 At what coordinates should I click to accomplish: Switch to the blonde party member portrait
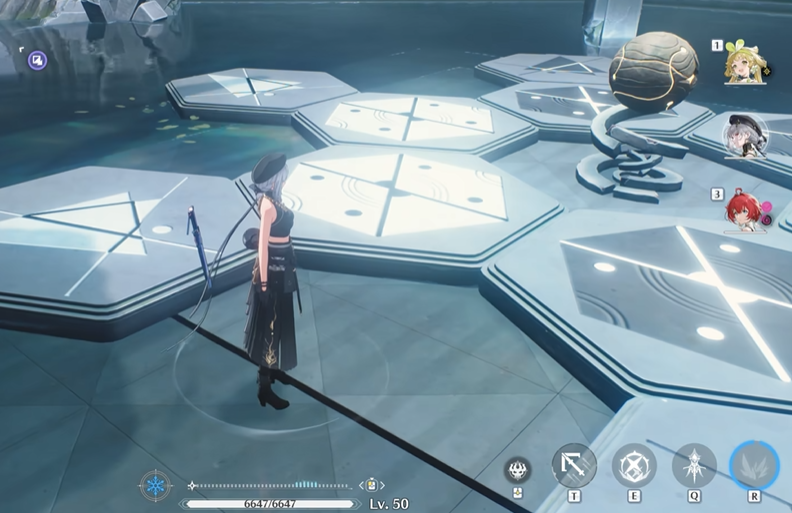tap(745, 64)
